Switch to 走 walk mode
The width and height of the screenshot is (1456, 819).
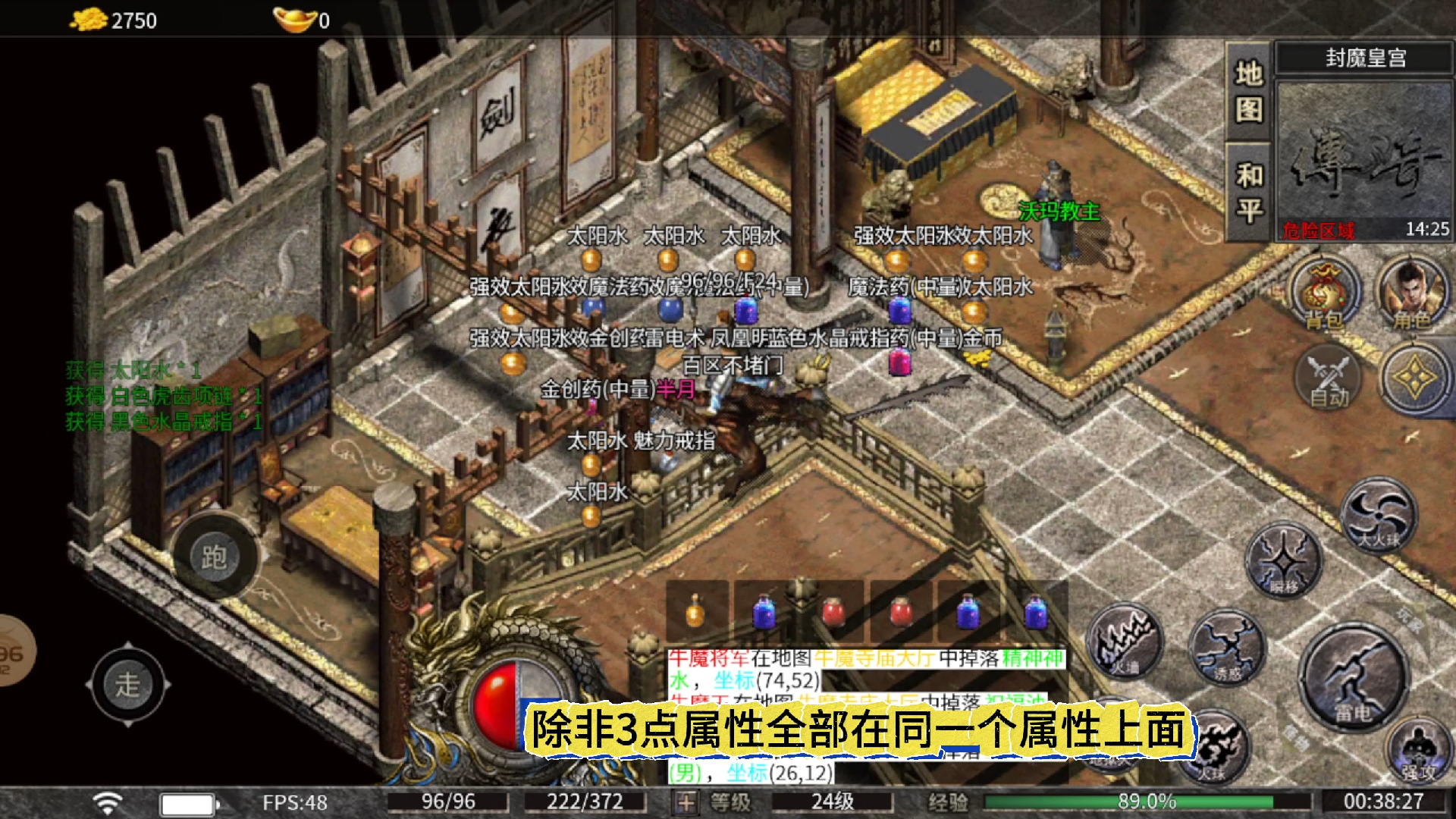coord(129,682)
